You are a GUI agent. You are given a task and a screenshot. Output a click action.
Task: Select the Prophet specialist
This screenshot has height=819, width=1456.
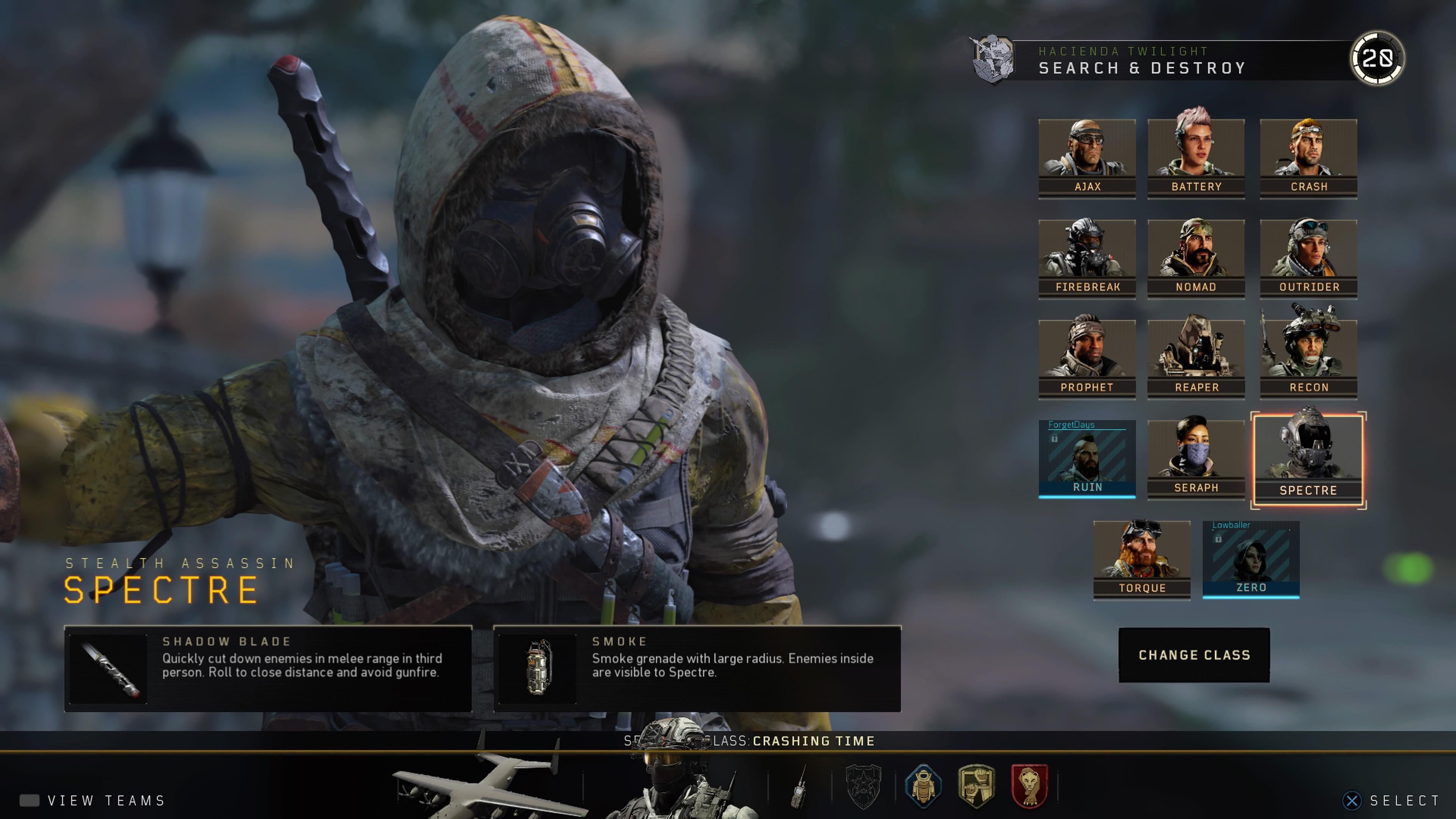coord(1086,359)
